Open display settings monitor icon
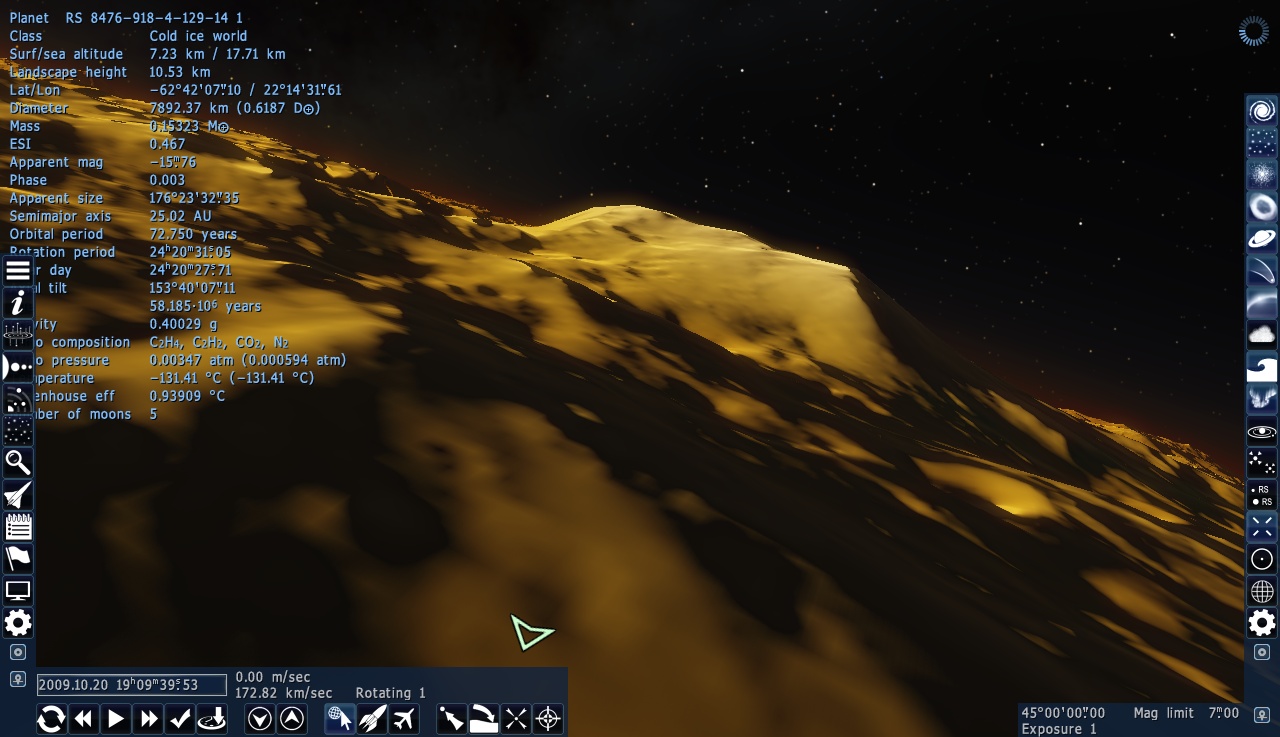Image resolution: width=1280 pixels, height=737 pixels. point(18,591)
